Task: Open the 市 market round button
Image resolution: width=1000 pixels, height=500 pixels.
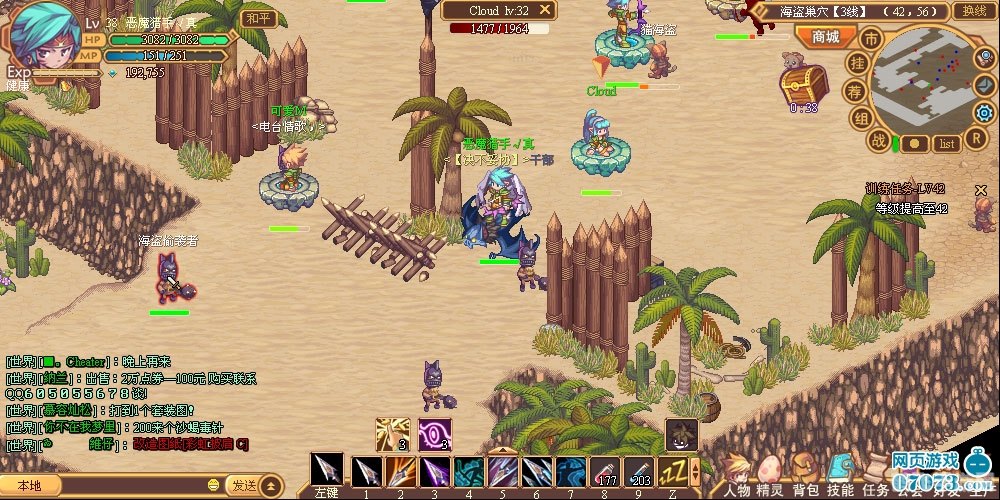Action: [871, 39]
